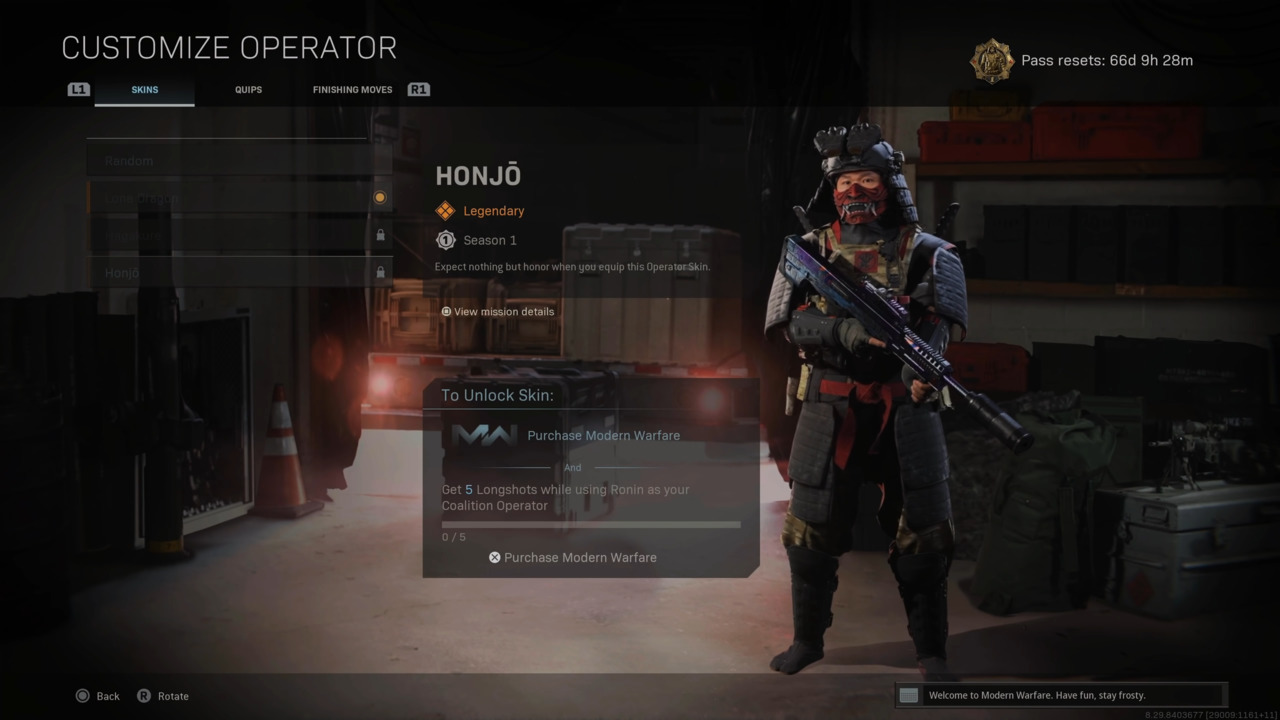Click the keyboard icon in the chat bar
The height and width of the screenshot is (720, 1280).
click(908, 695)
